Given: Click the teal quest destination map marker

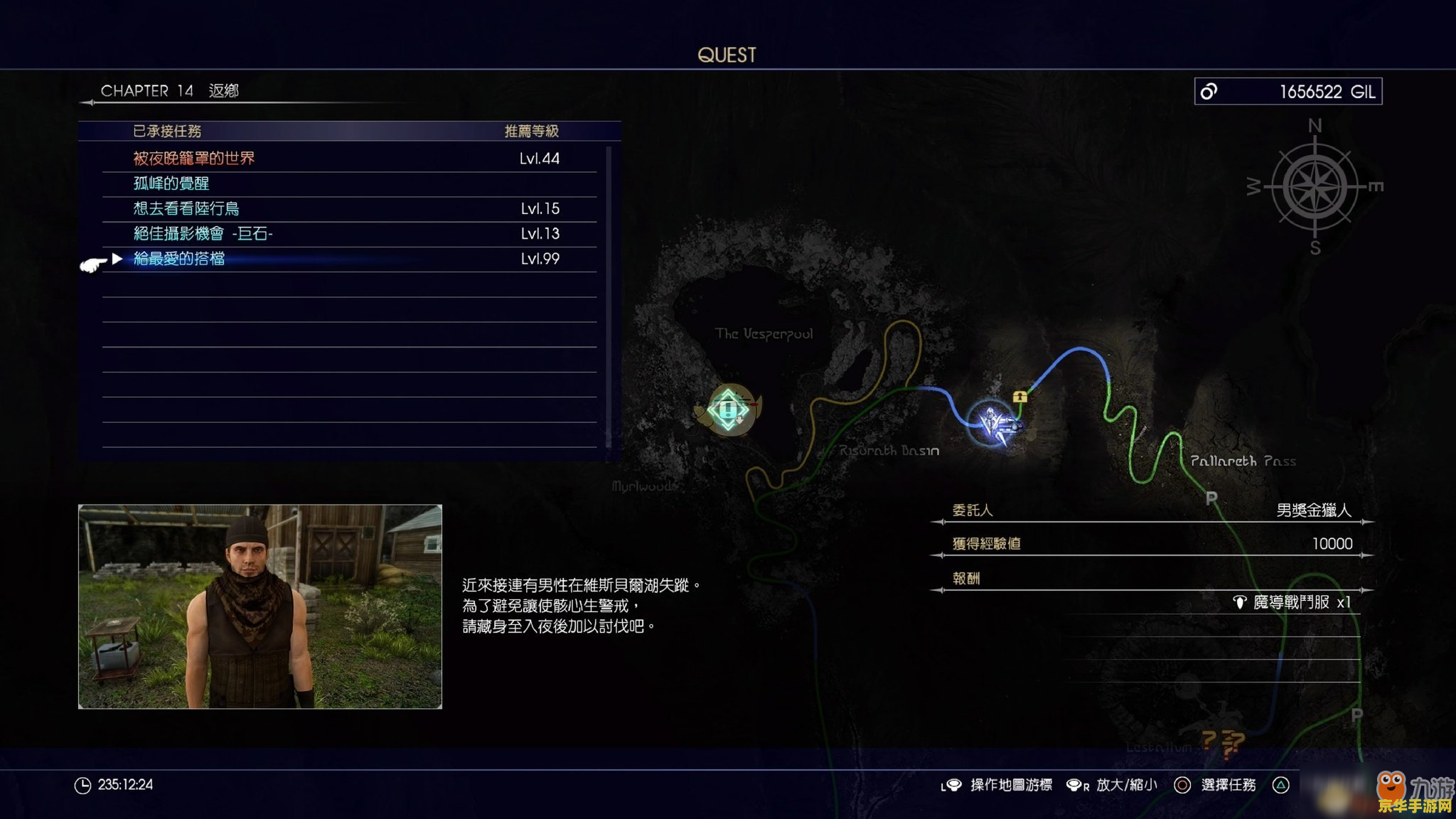Looking at the screenshot, I should tap(728, 409).
